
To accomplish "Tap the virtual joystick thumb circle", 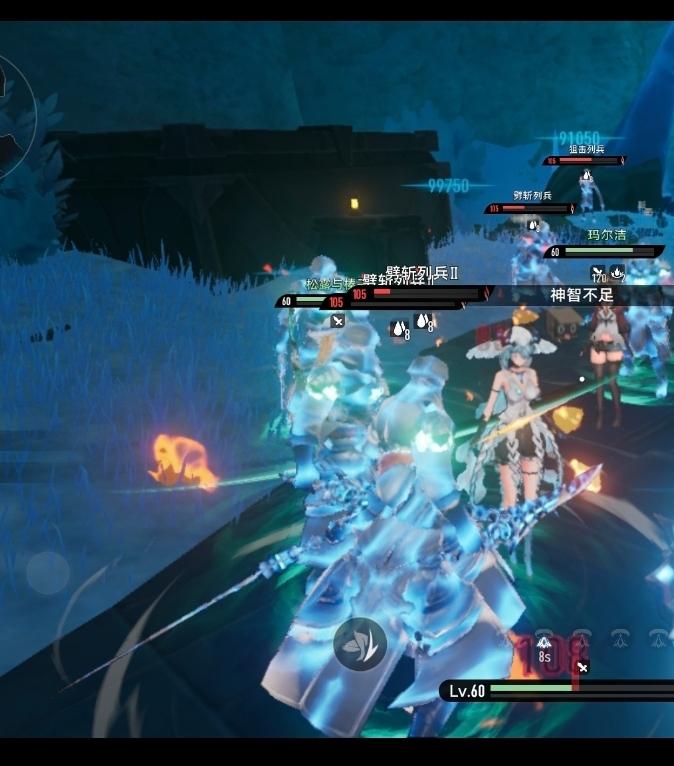I will pos(47,572).
